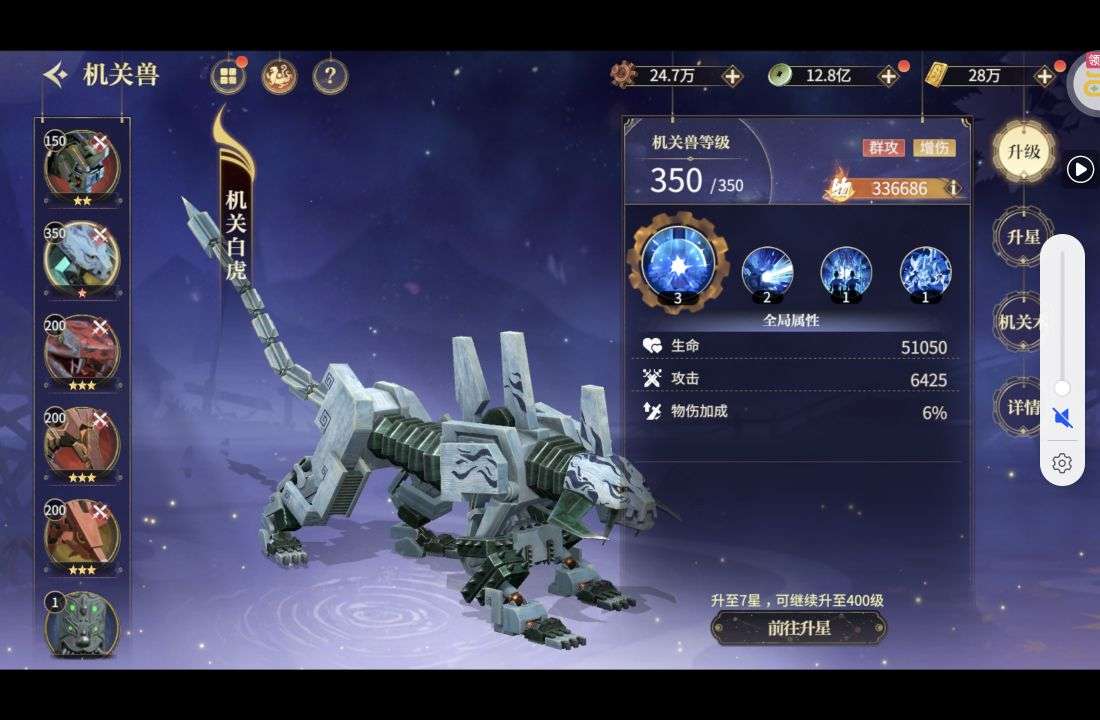Switch to the 升星 tab
Screen dimensions: 1100x720
tap(1024, 238)
